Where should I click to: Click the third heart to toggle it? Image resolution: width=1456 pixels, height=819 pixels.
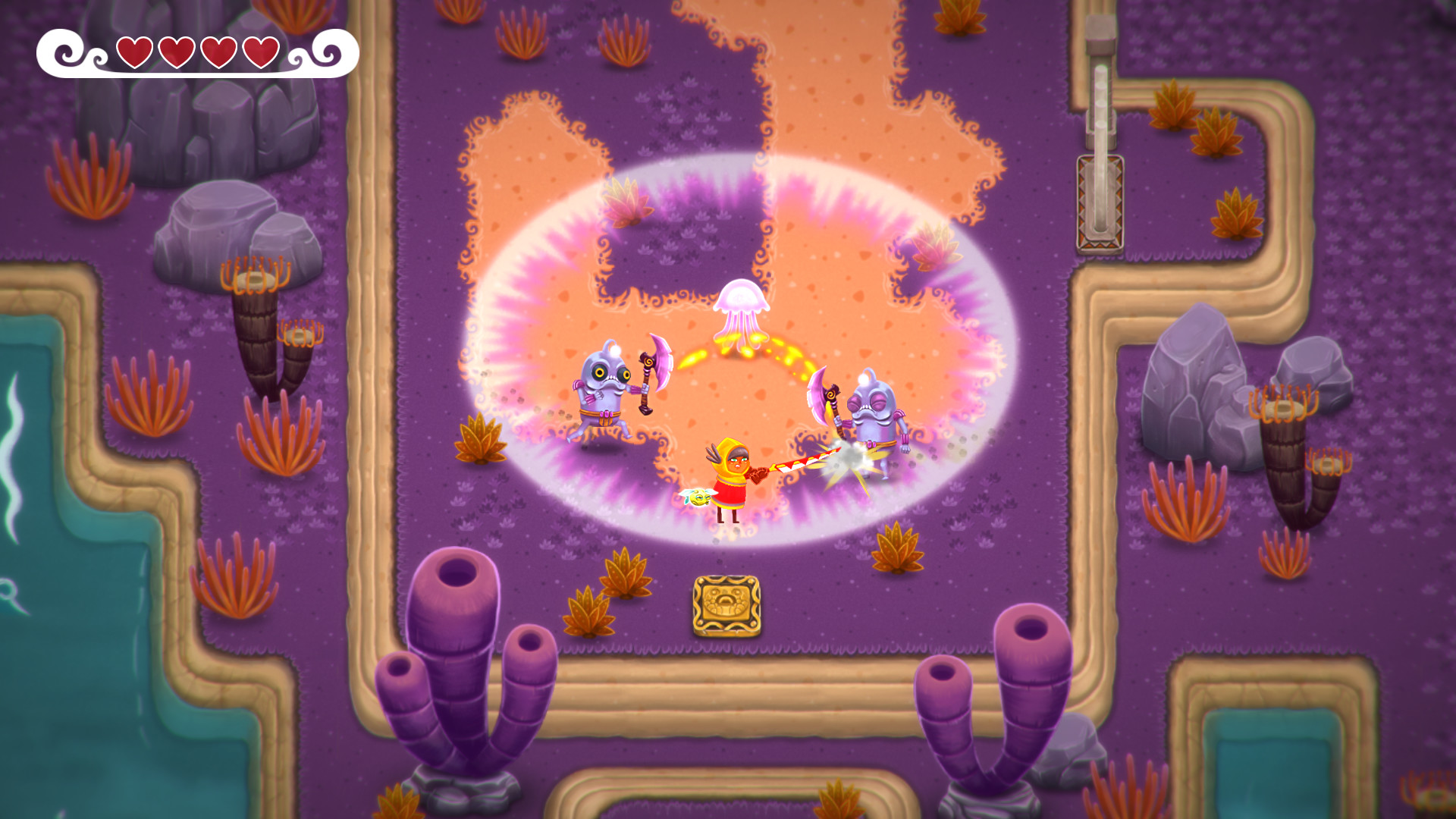[x=217, y=53]
